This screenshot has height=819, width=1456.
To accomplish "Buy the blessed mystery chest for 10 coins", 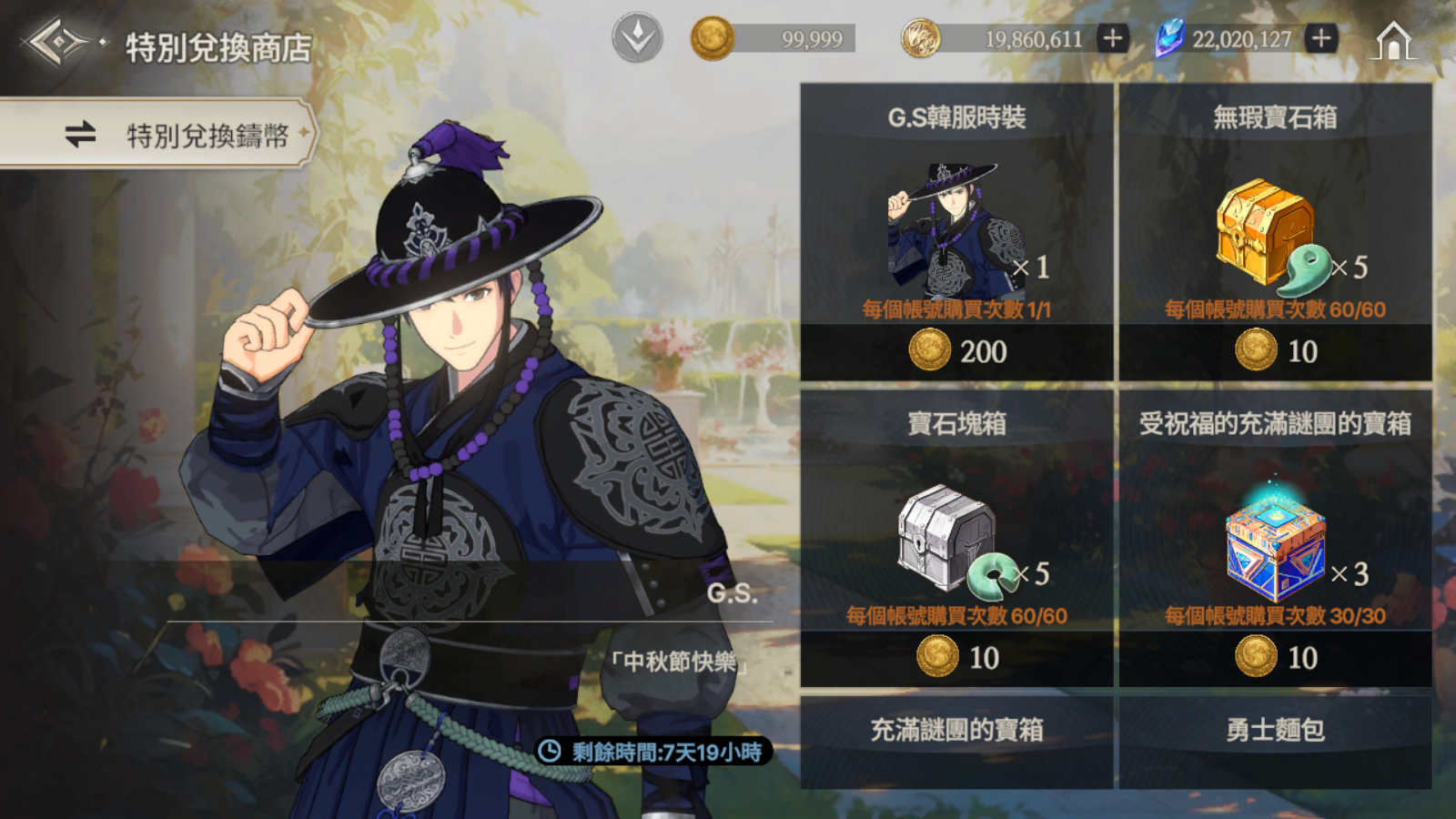I will pyautogui.click(x=1276, y=658).
